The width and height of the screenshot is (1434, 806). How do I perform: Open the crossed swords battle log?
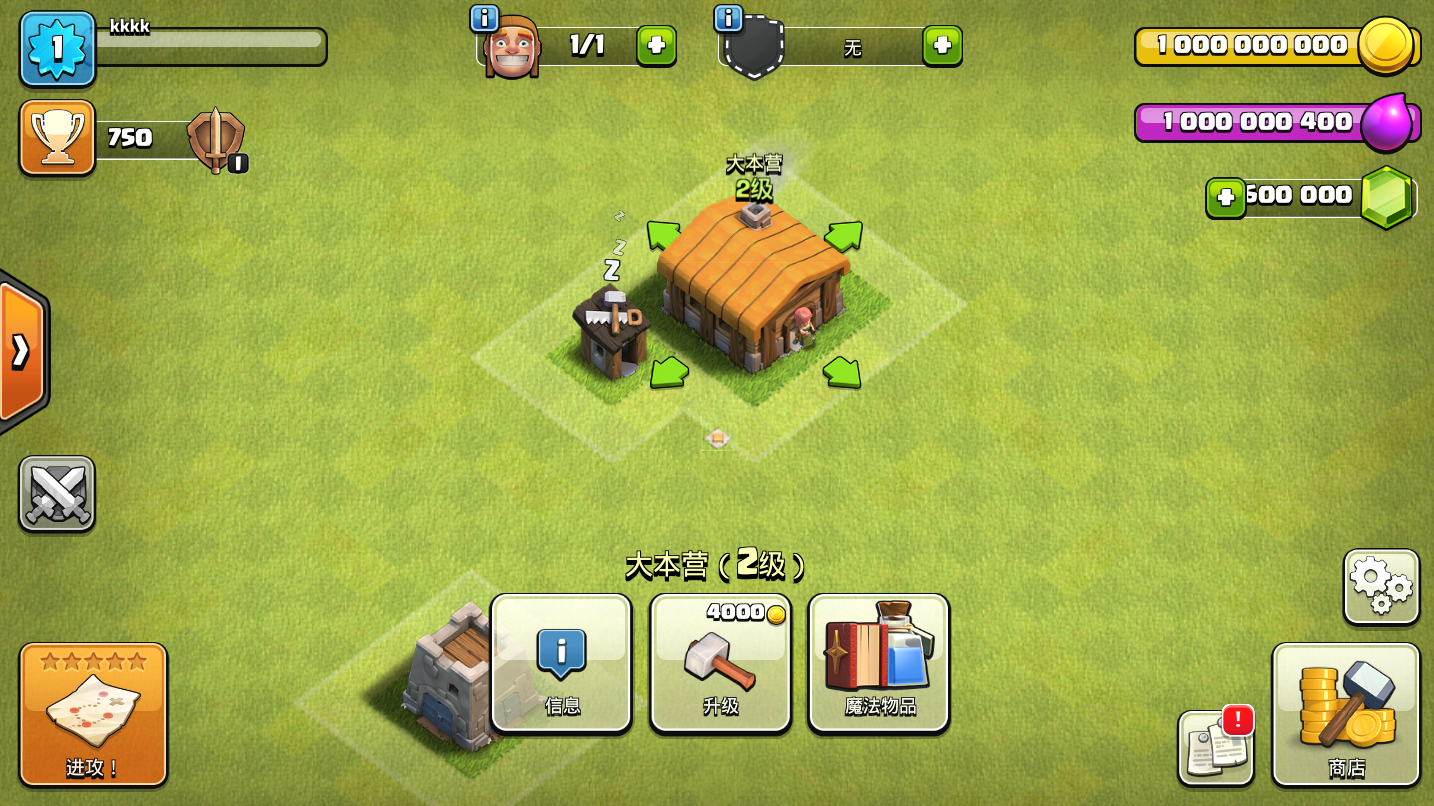57,494
